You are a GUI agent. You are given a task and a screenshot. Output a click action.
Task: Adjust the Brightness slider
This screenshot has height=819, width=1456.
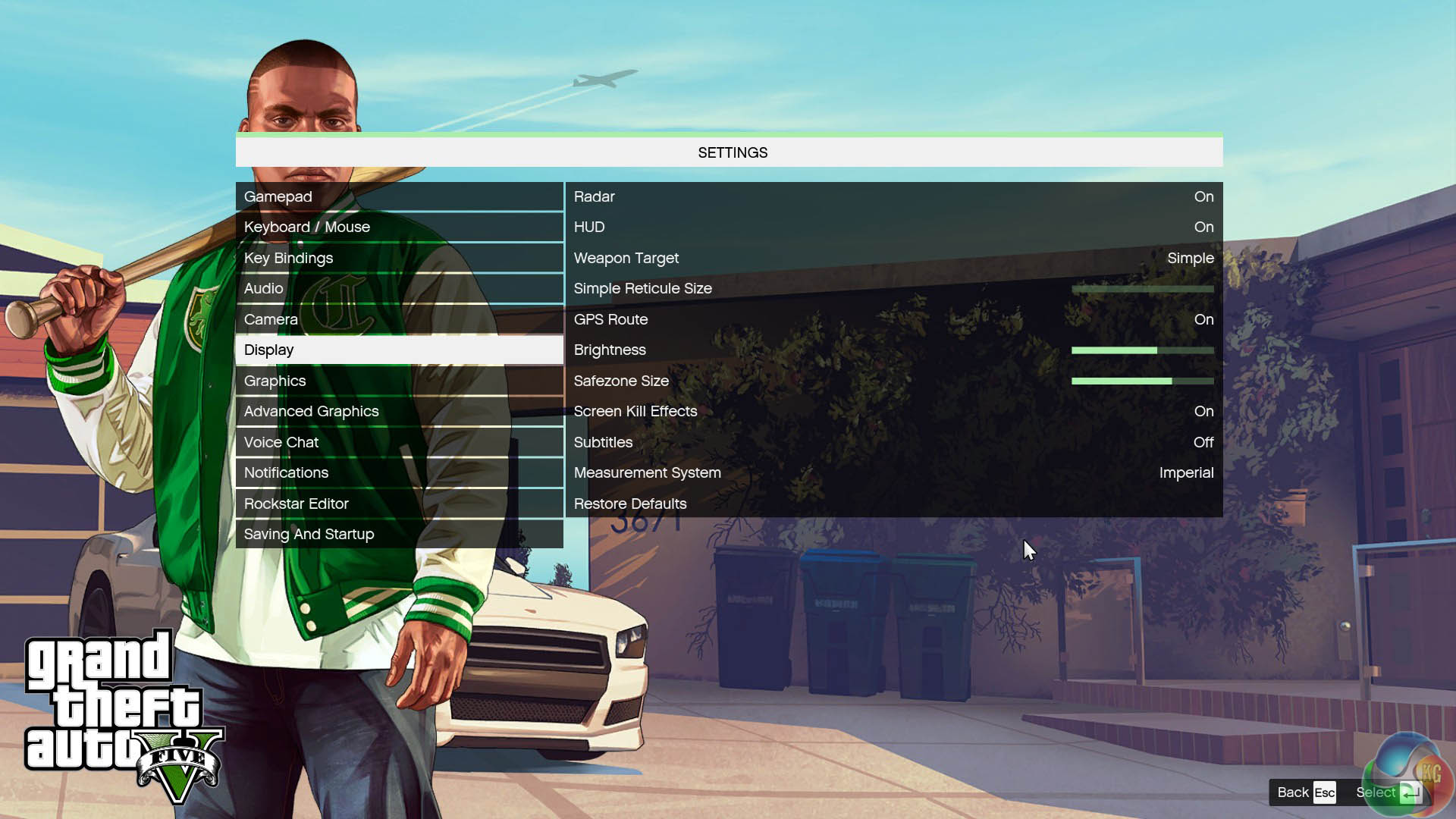point(1142,350)
